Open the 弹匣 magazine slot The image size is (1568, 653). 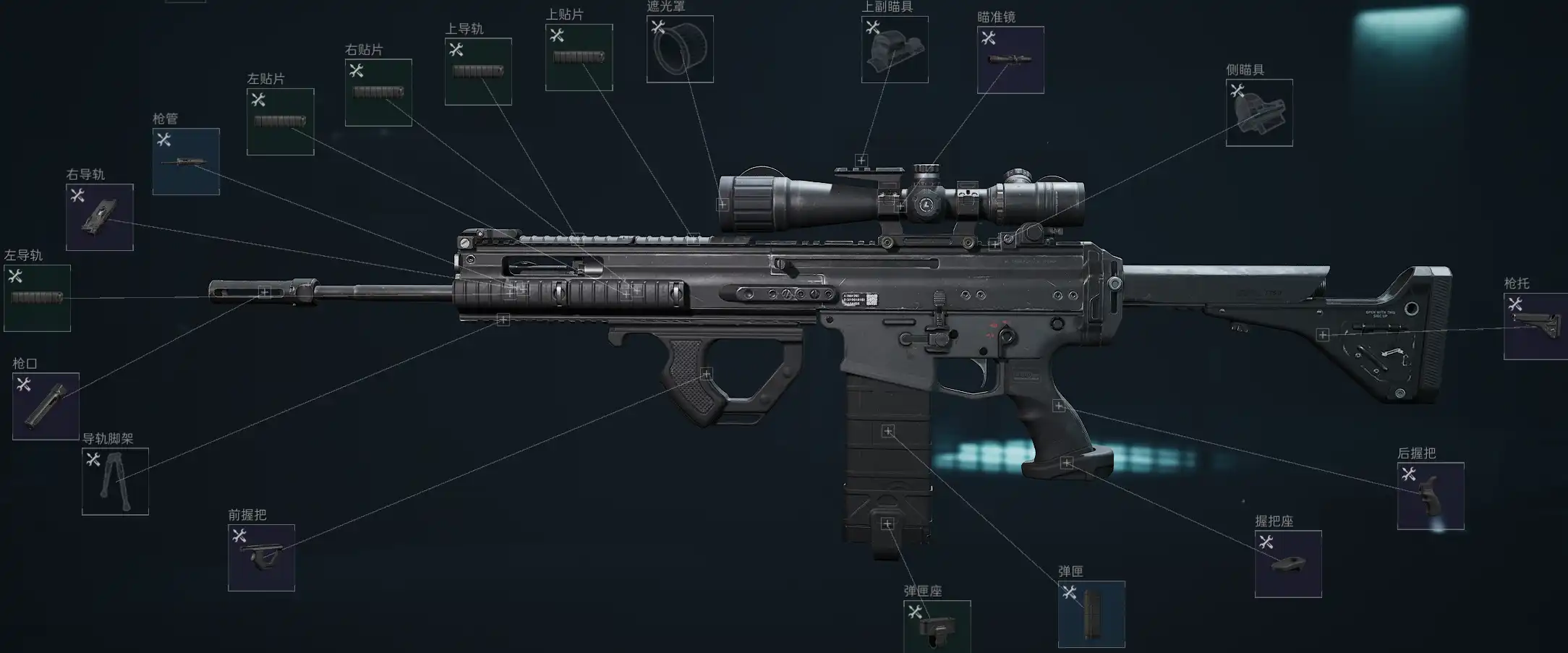tap(1091, 614)
